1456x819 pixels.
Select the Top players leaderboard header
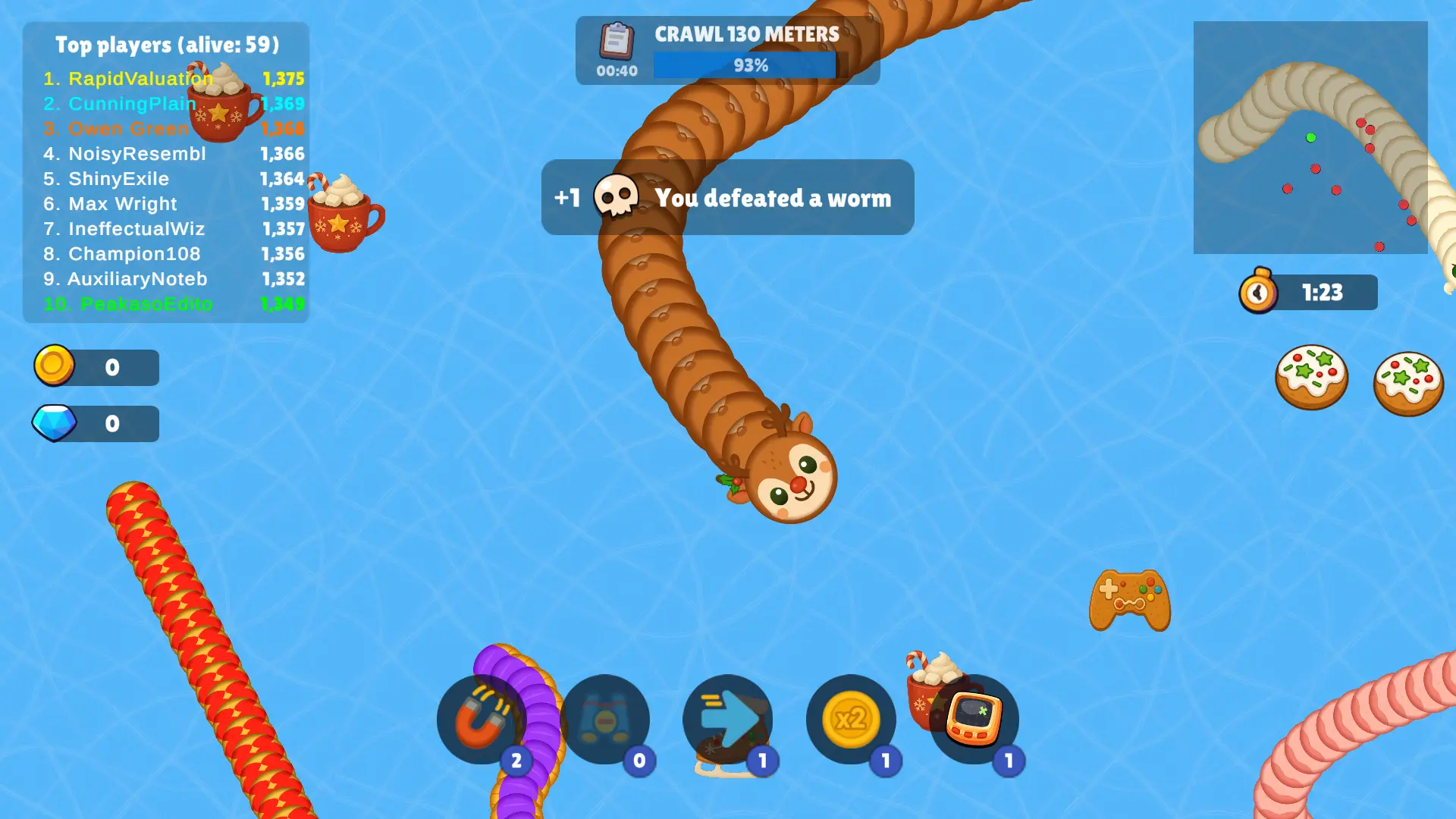coord(167,44)
